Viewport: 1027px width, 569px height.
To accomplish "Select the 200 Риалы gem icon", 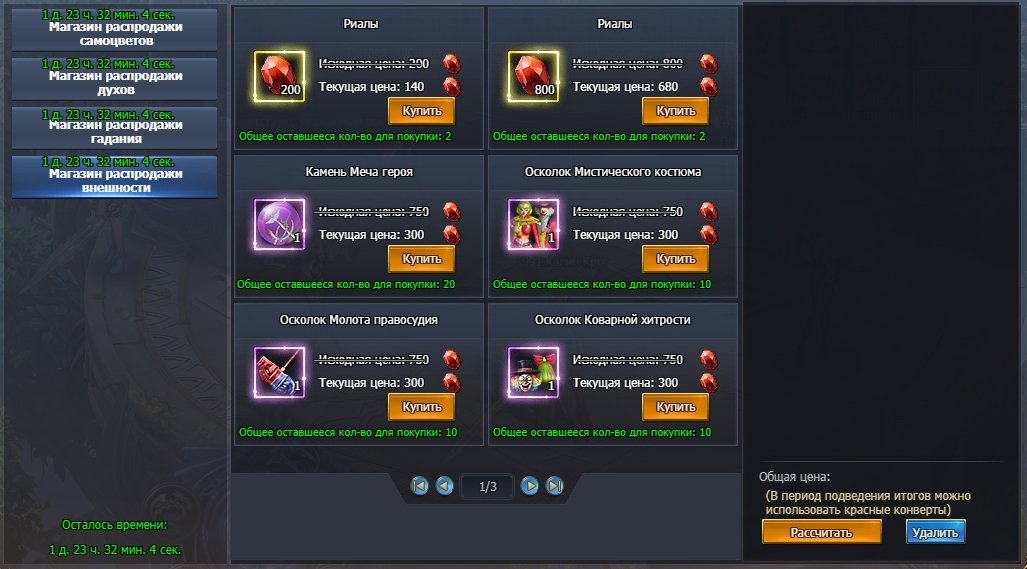I will tap(279, 76).
